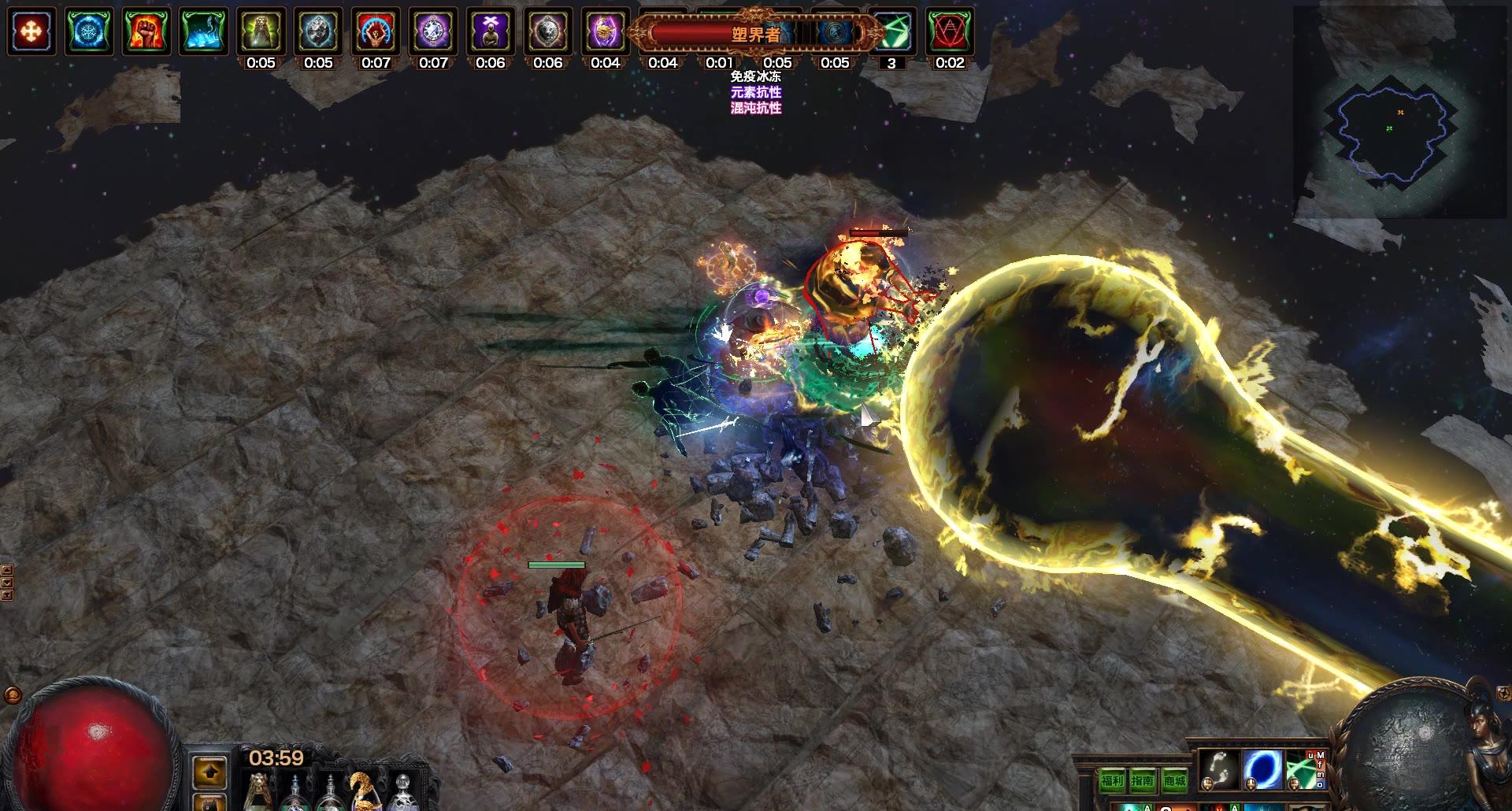Use the golden winged ornate flask
The width and height of the screenshot is (1512, 811).
[x=365, y=791]
